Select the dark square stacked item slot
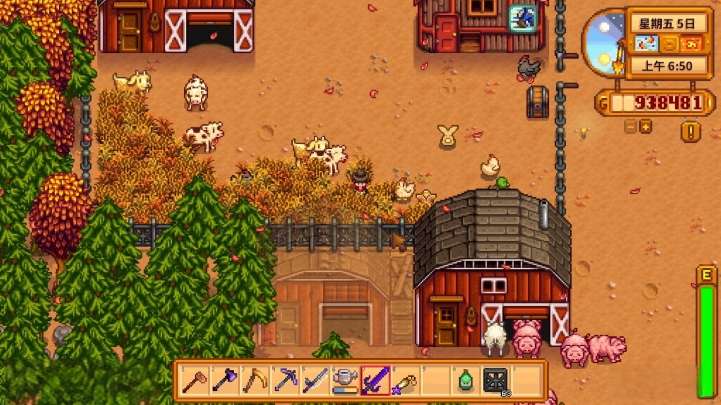721x405 pixels. [495, 380]
